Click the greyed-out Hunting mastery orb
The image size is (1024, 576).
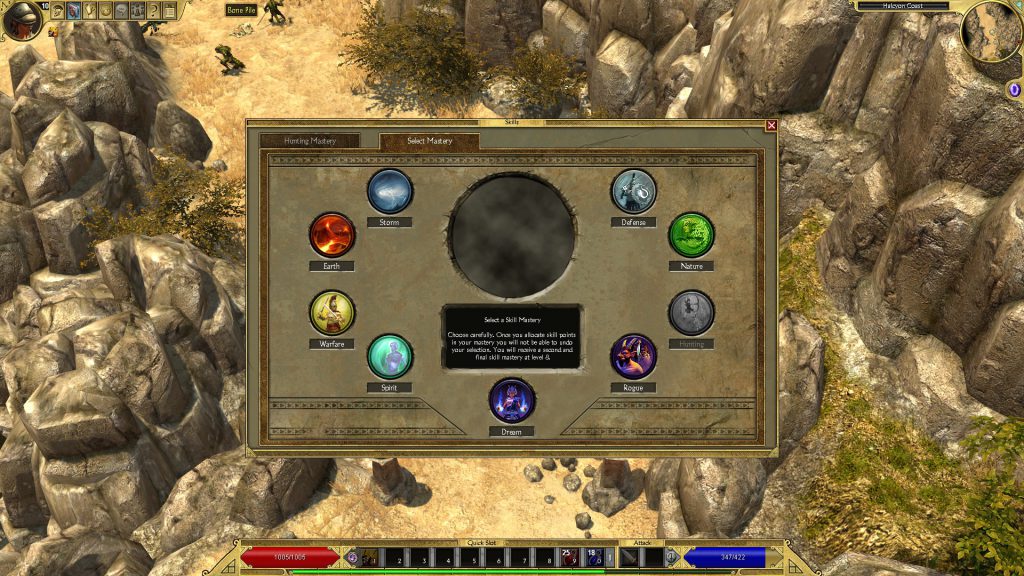click(x=691, y=313)
